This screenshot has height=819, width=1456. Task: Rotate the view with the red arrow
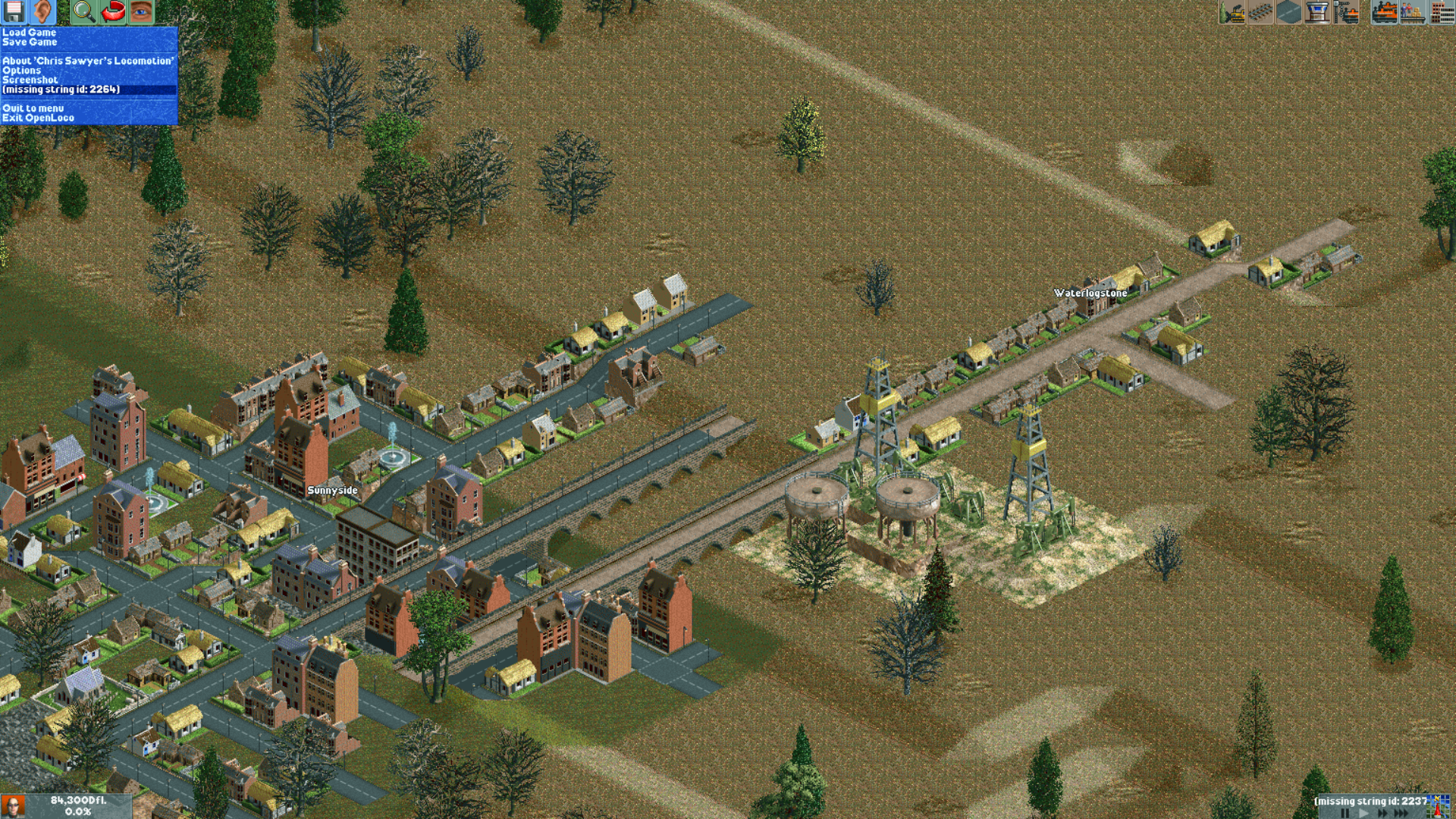[113, 12]
